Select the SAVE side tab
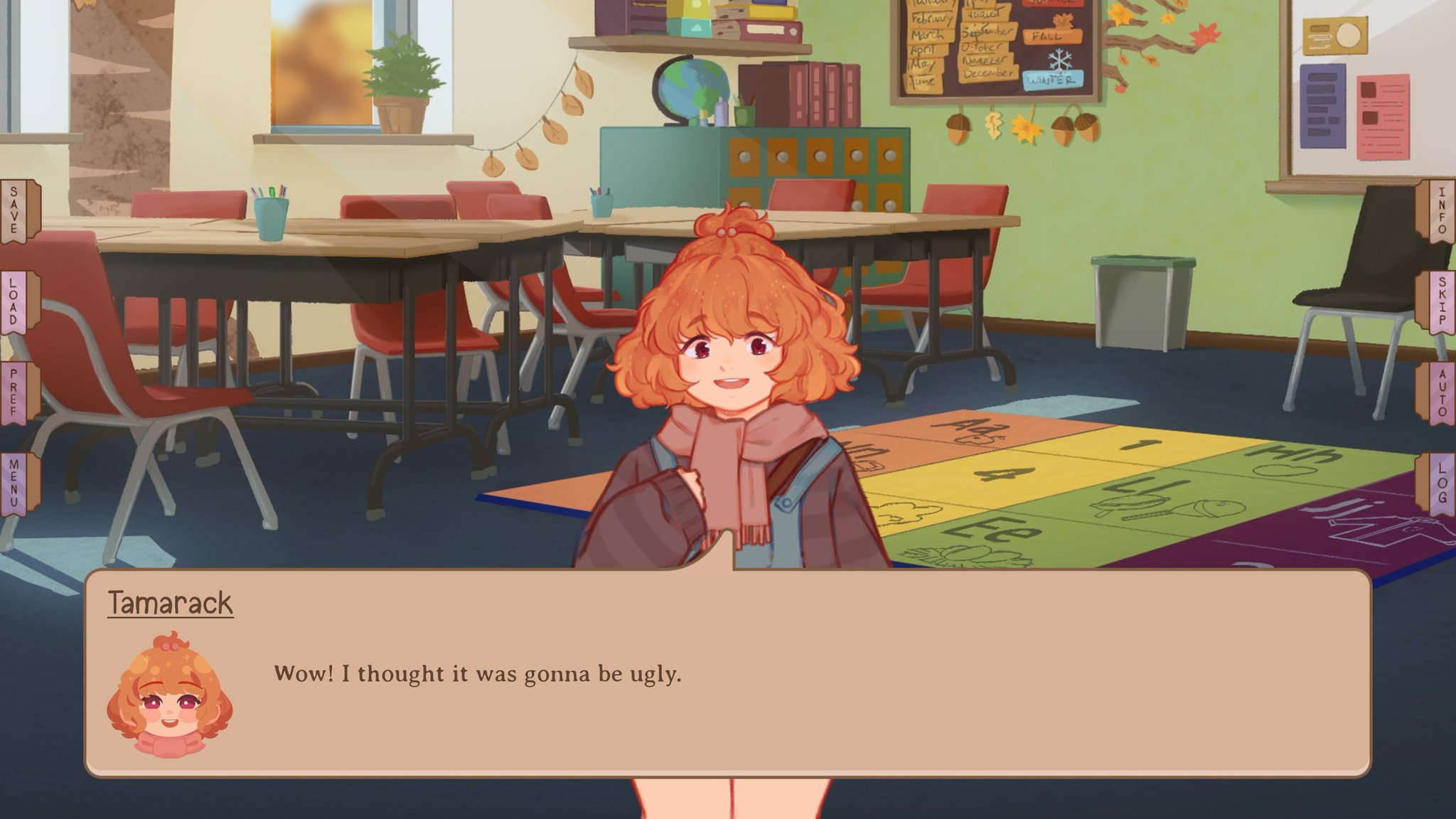Screen dimensions: 1456x819 [x=13, y=210]
